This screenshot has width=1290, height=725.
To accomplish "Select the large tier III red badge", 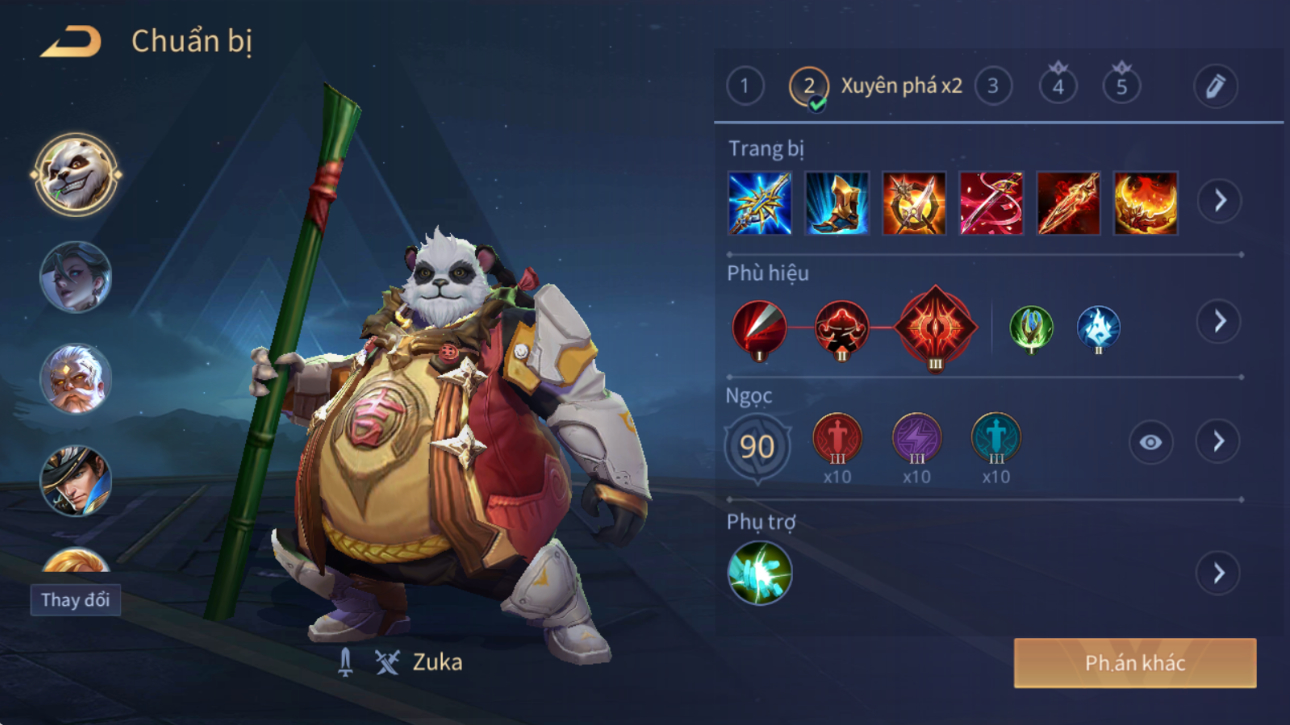I will 935,327.
